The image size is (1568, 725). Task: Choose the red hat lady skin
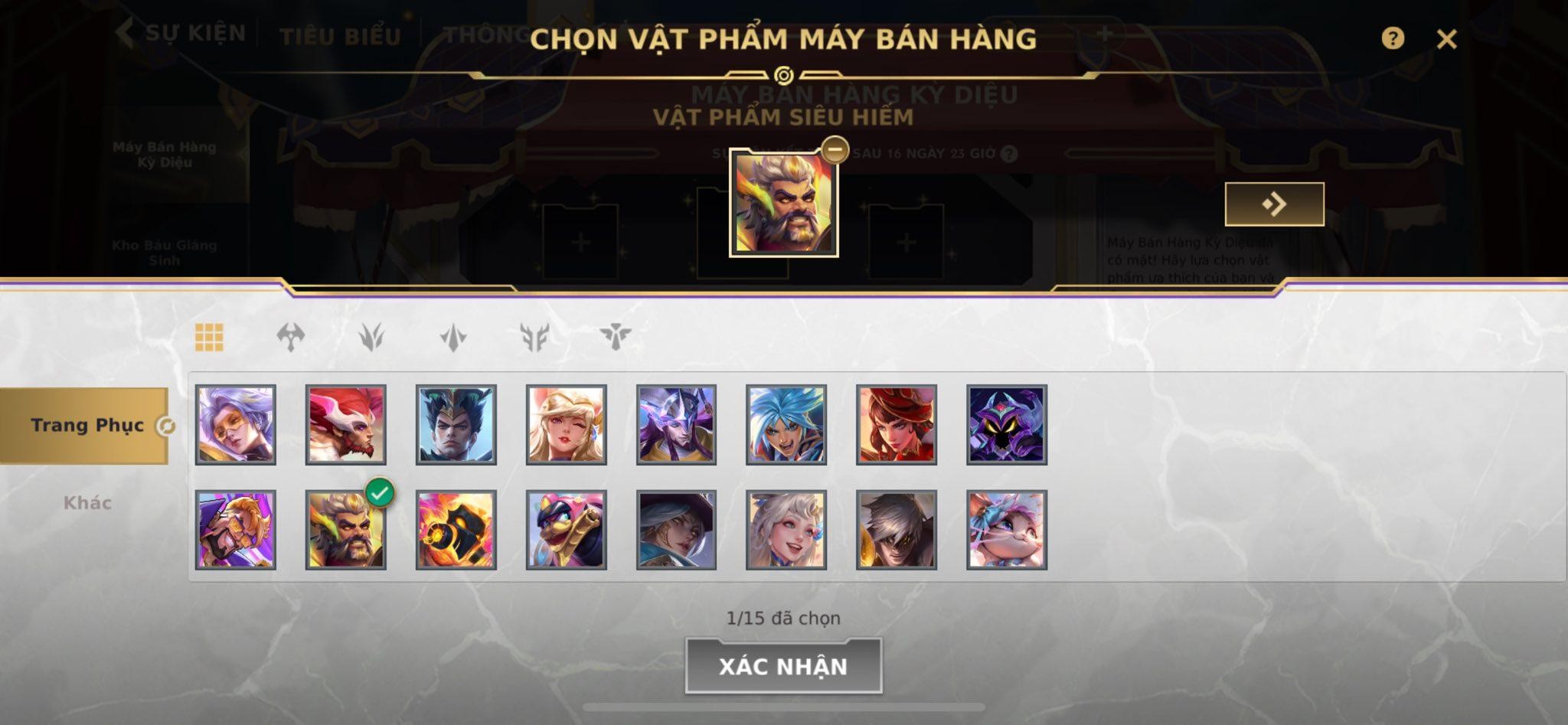click(x=896, y=425)
